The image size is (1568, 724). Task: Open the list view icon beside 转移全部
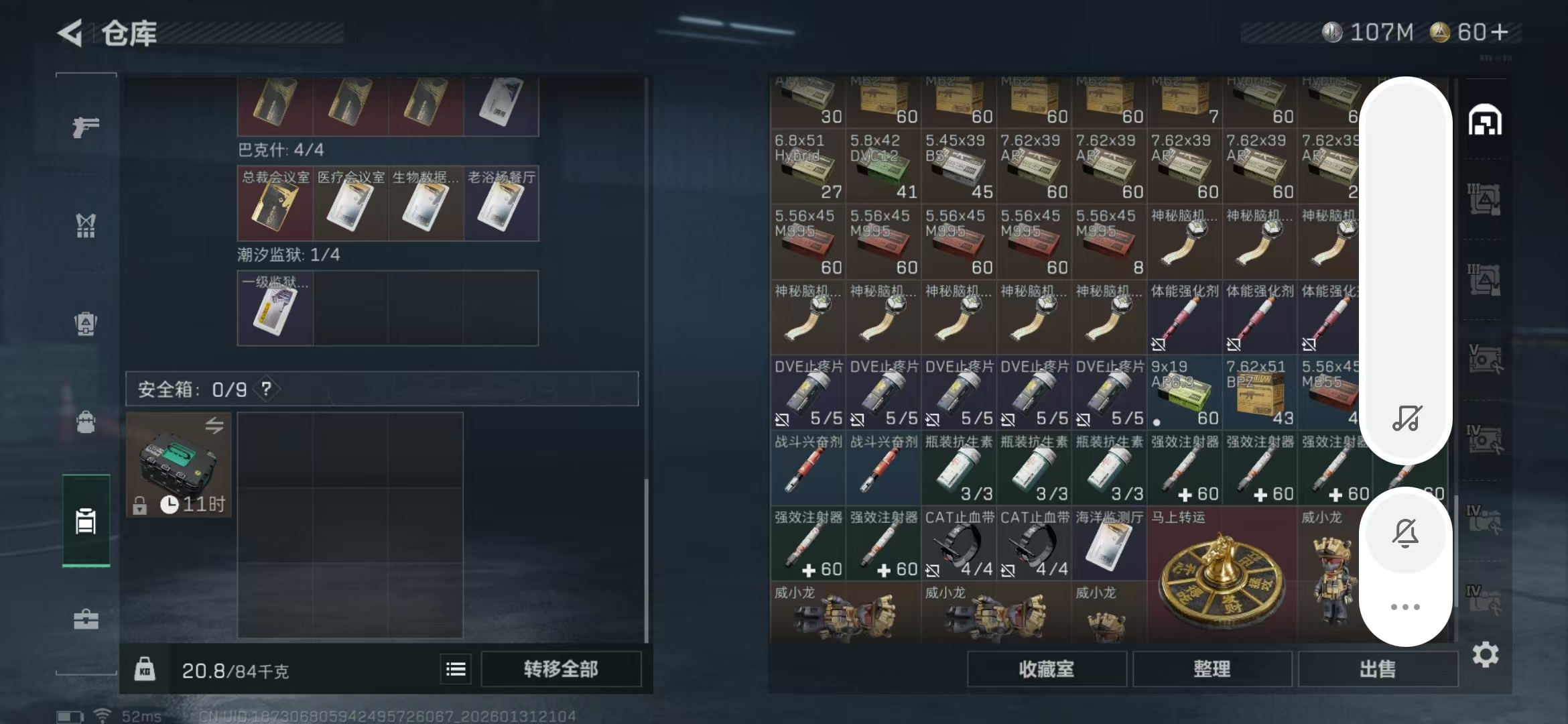[454, 669]
